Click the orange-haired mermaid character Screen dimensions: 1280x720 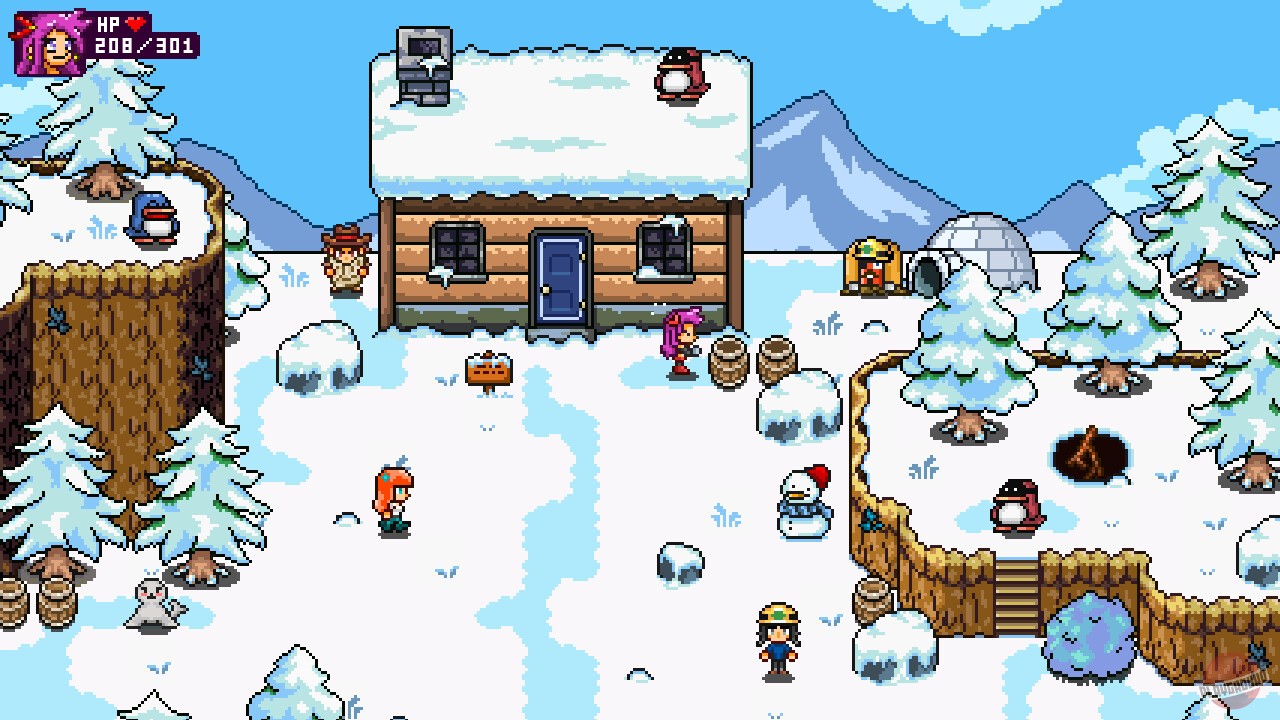392,495
